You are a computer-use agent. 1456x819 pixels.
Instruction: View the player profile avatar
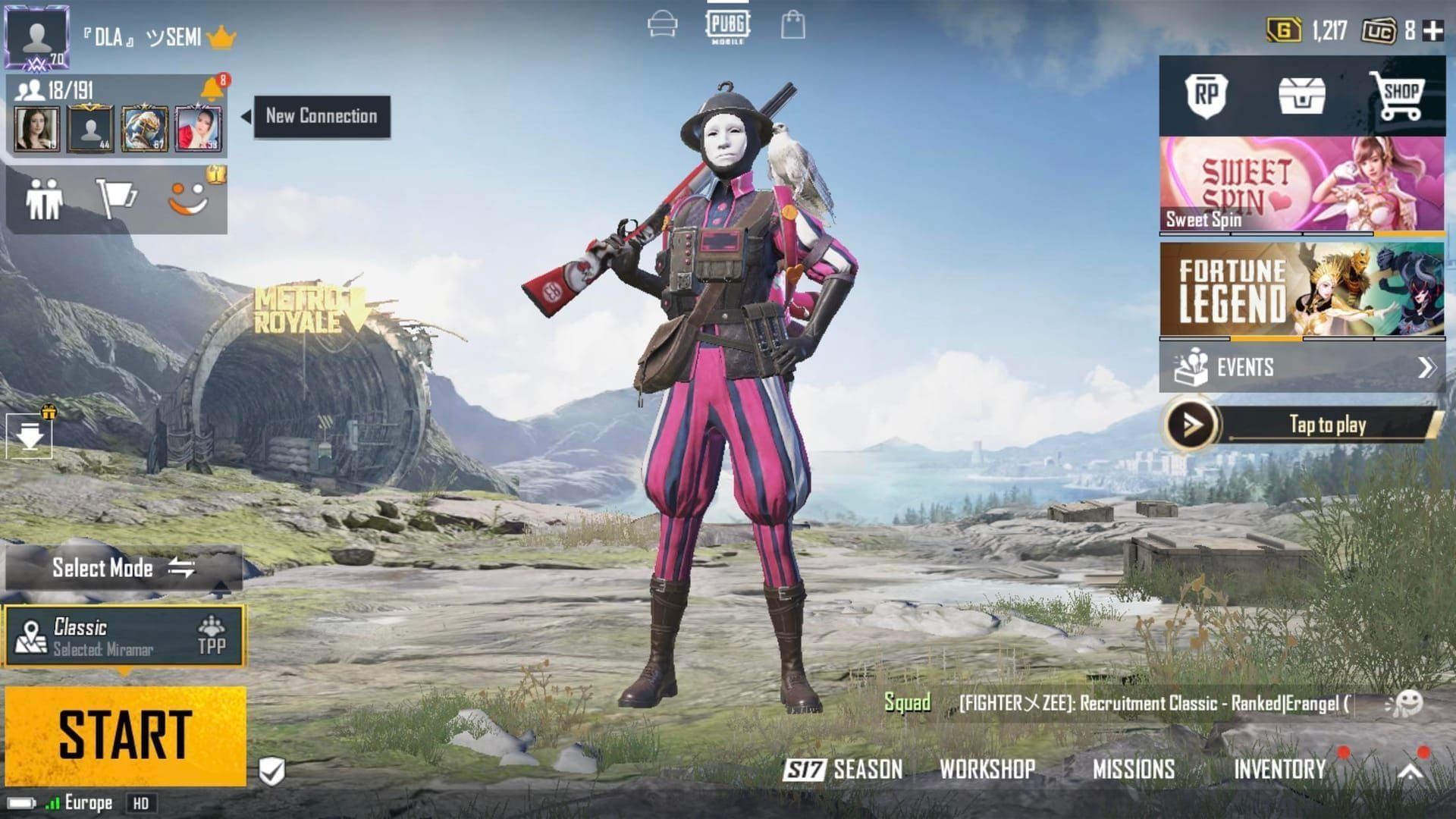point(37,36)
